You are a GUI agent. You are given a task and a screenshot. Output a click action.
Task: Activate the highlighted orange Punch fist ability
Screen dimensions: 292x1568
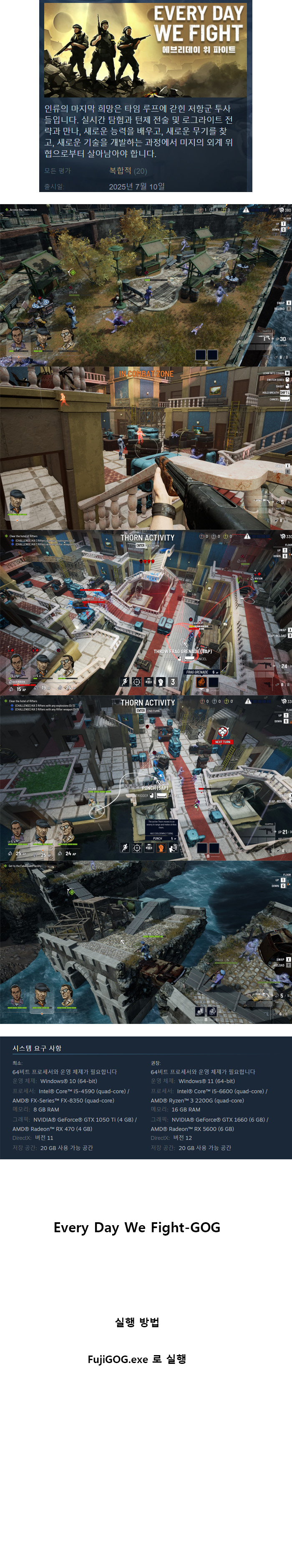[x=161, y=848]
